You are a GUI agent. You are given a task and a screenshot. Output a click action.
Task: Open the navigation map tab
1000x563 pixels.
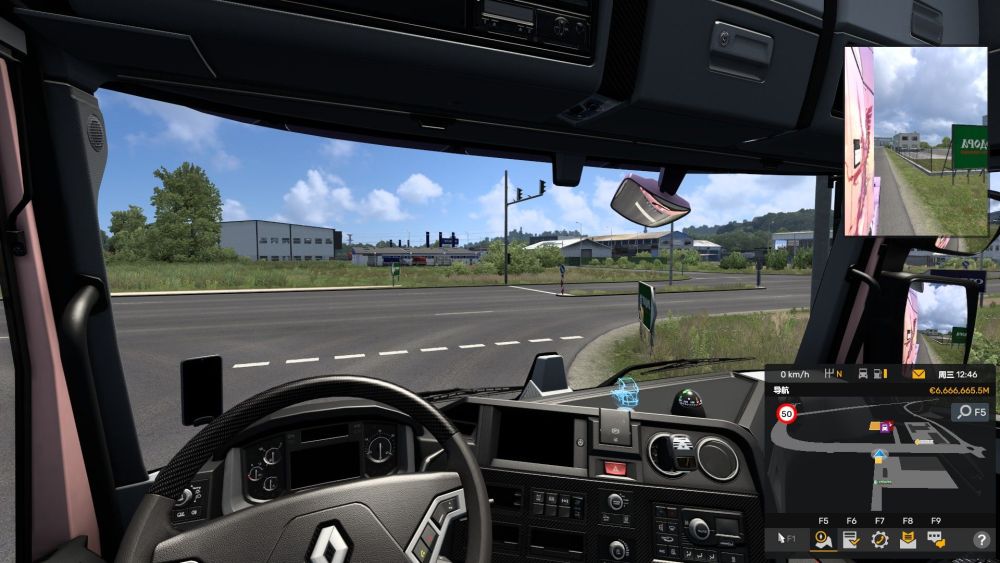[823, 539]
